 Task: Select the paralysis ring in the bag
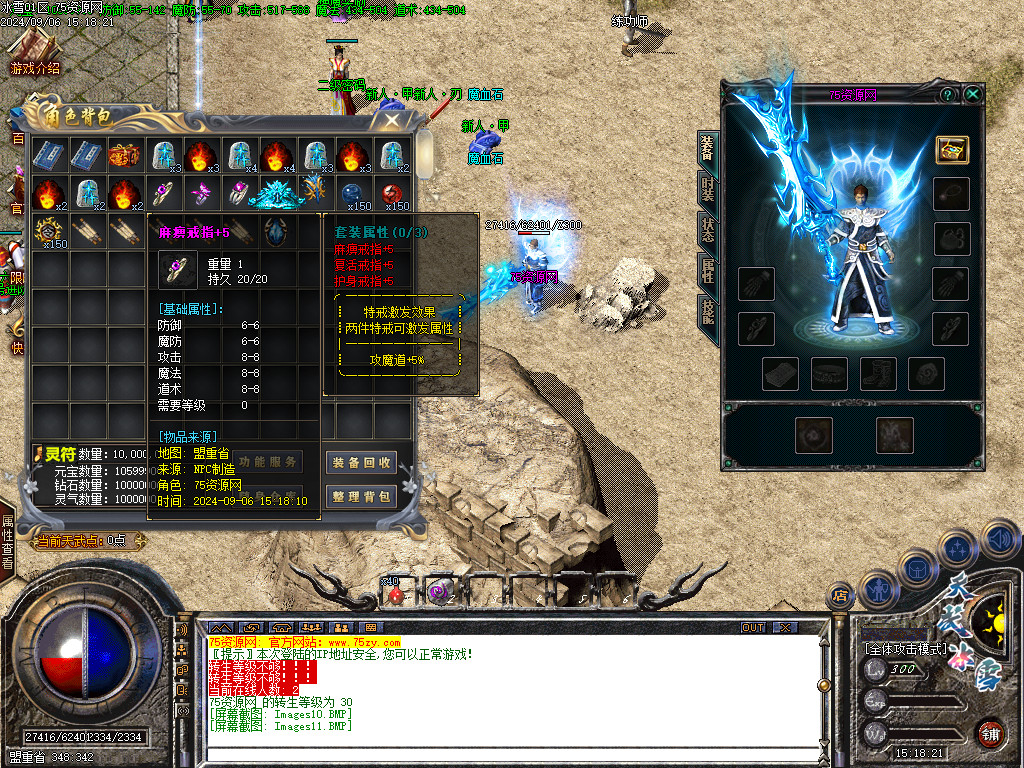pyautogui.click(x=161, y=193)
